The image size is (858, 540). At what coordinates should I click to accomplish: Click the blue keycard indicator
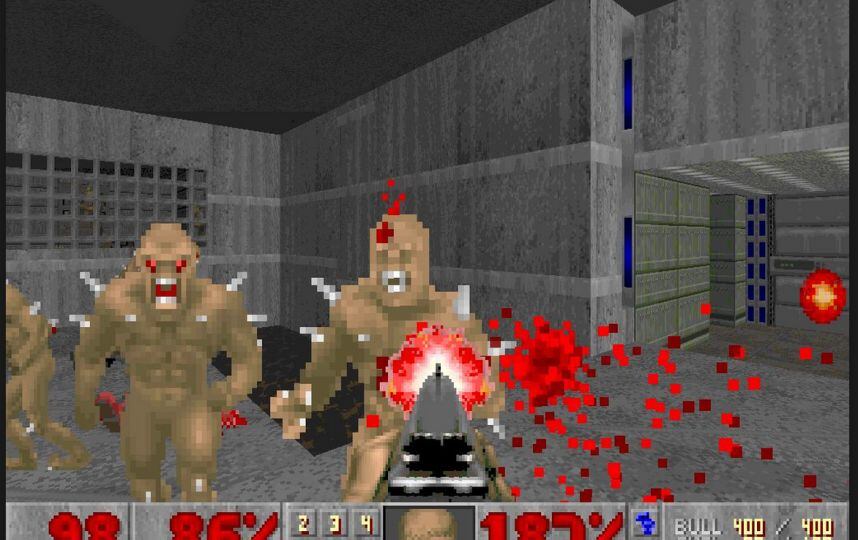643,523
